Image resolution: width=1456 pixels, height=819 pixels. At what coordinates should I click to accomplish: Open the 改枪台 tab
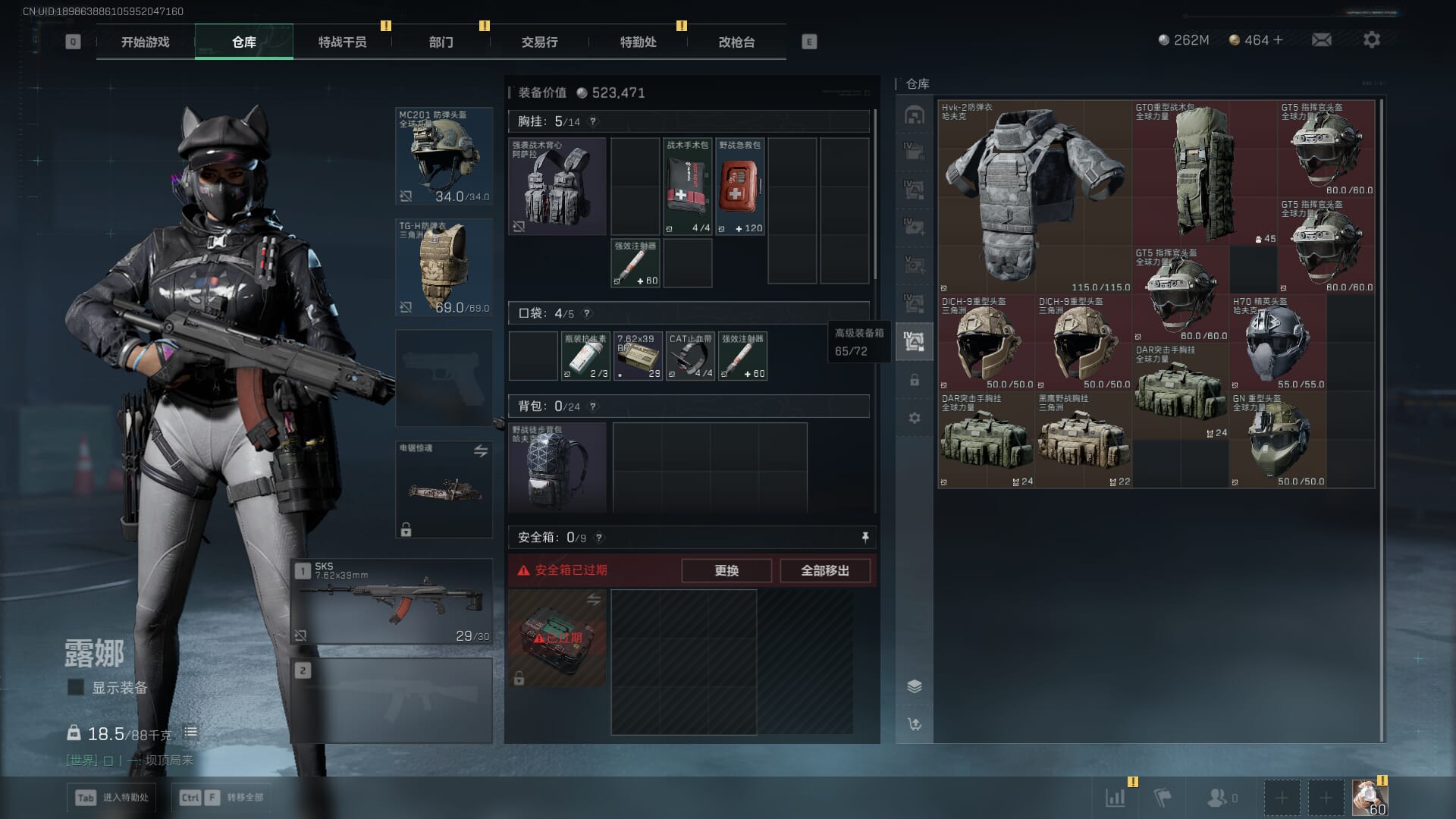click(736, 42)
